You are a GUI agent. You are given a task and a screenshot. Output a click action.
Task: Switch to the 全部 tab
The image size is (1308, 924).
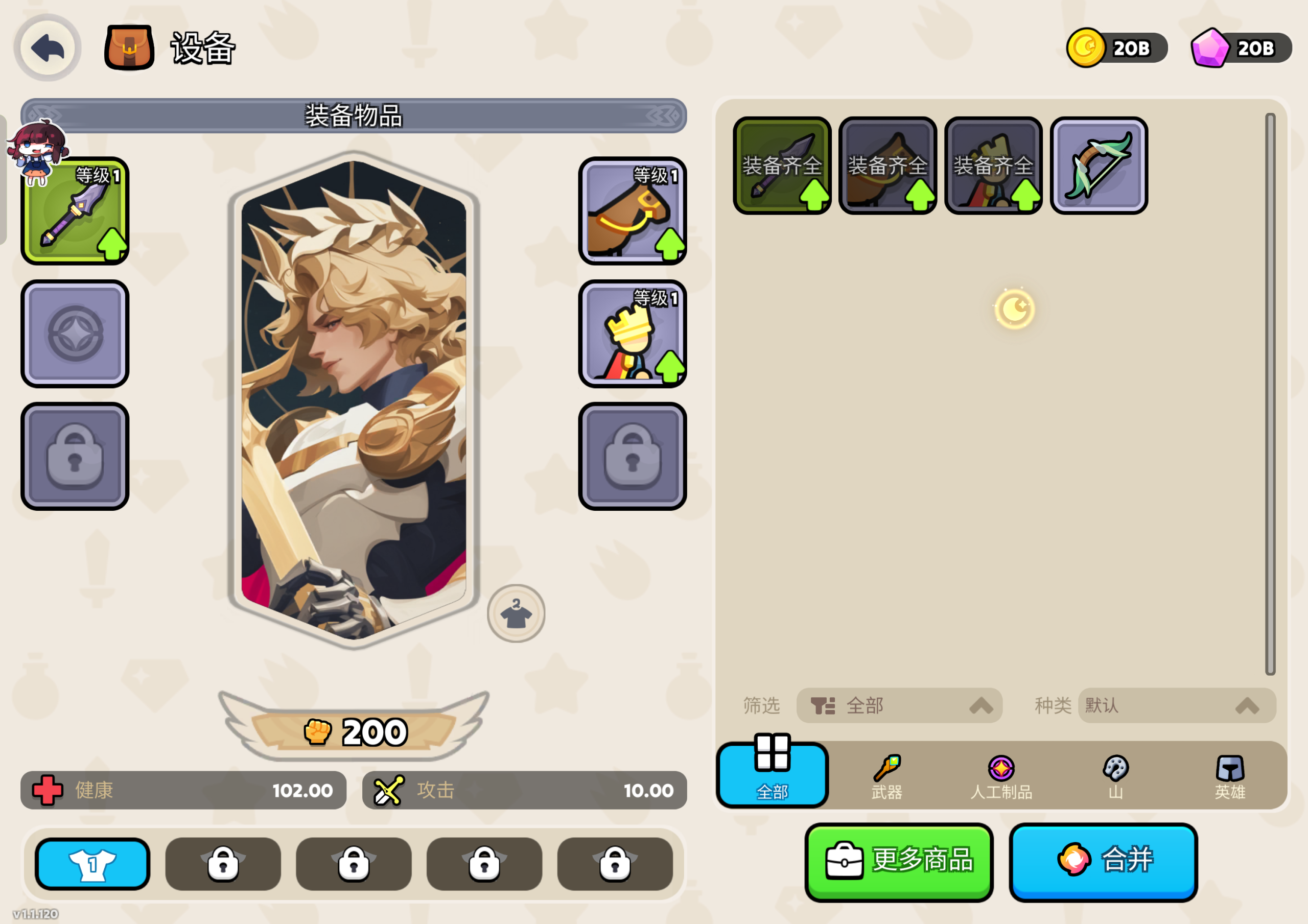point(772,775)
